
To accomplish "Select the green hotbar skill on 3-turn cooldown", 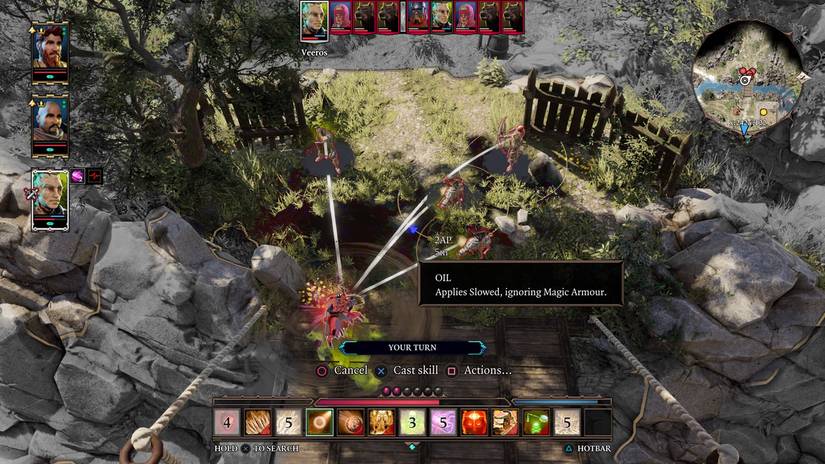I will coord(411,423).
